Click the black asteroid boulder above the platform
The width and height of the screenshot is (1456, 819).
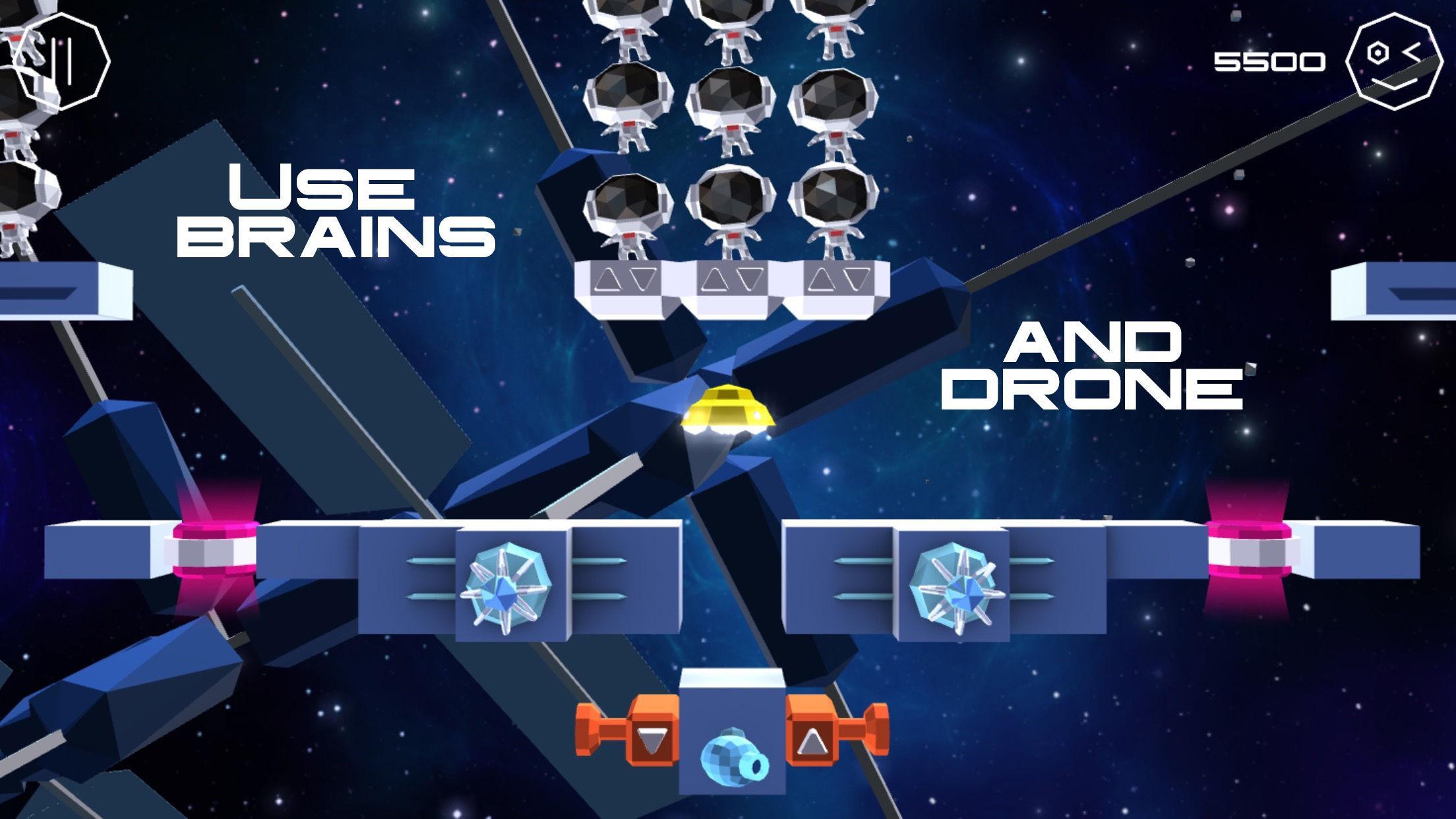tap(732, 198)
